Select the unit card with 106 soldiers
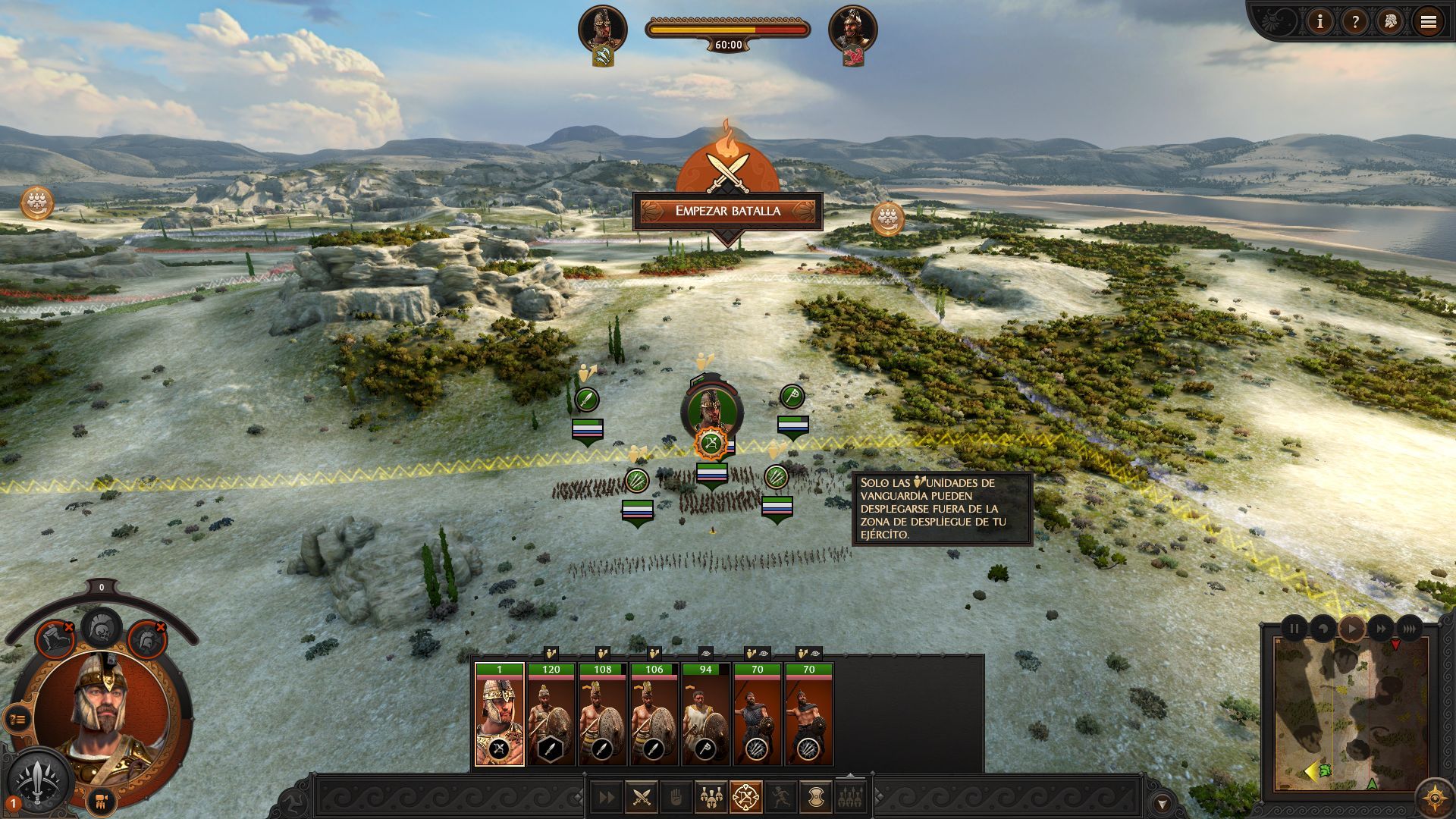Viewport: 1456px width, 819px height. coord(654,714)
